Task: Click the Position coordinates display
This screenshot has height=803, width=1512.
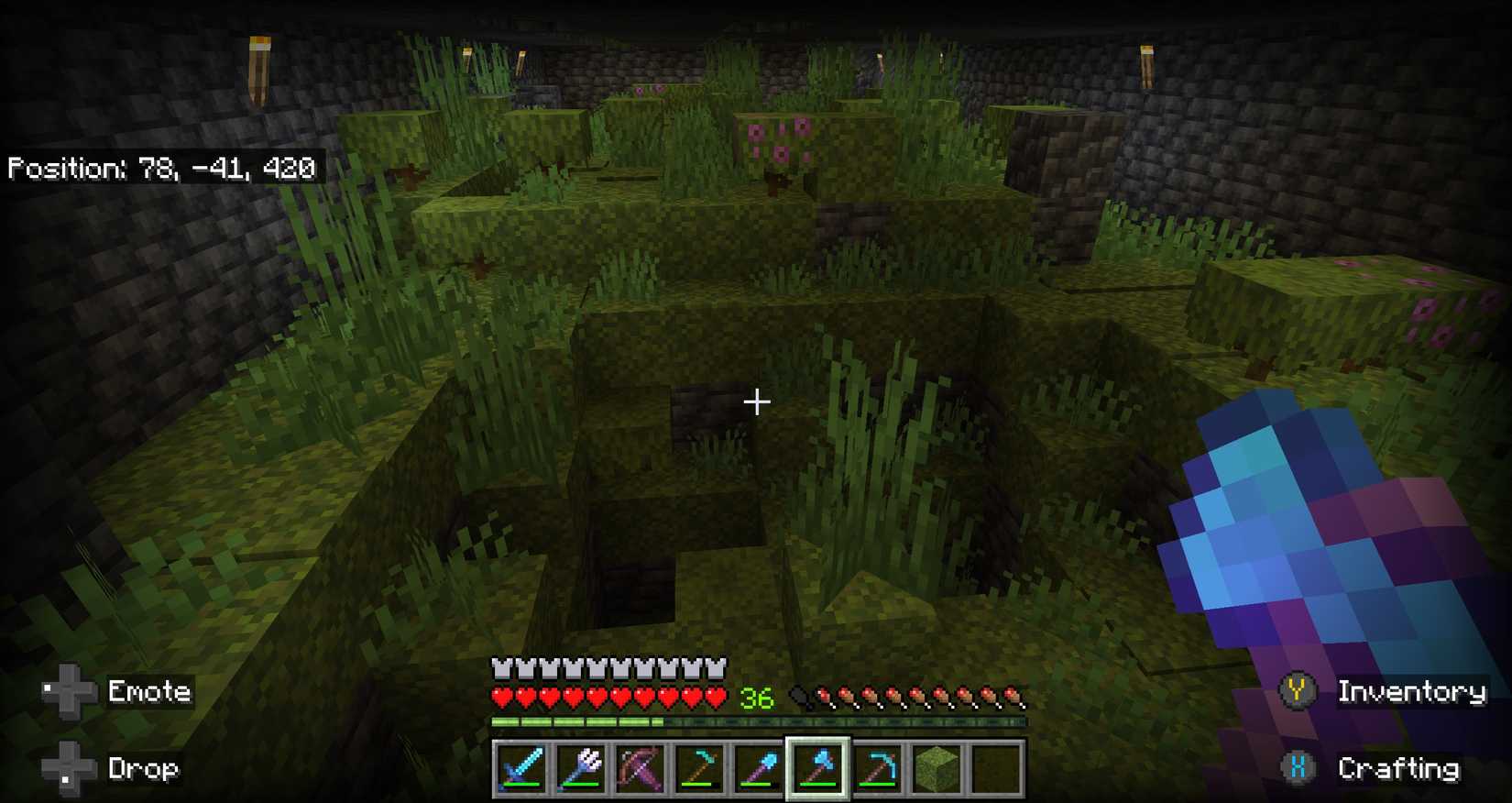Action: point(162,169)
